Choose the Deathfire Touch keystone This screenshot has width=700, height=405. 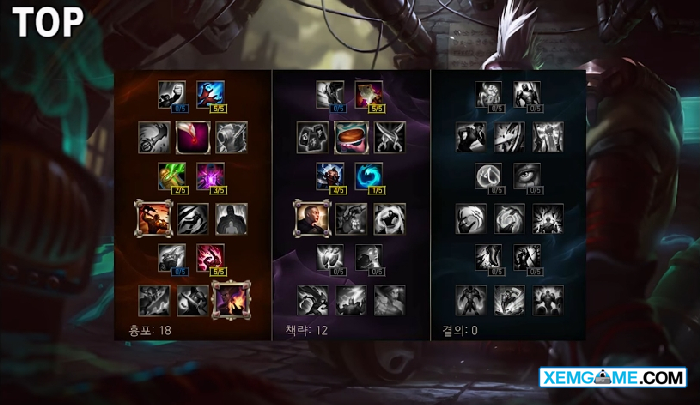[230, 298]
